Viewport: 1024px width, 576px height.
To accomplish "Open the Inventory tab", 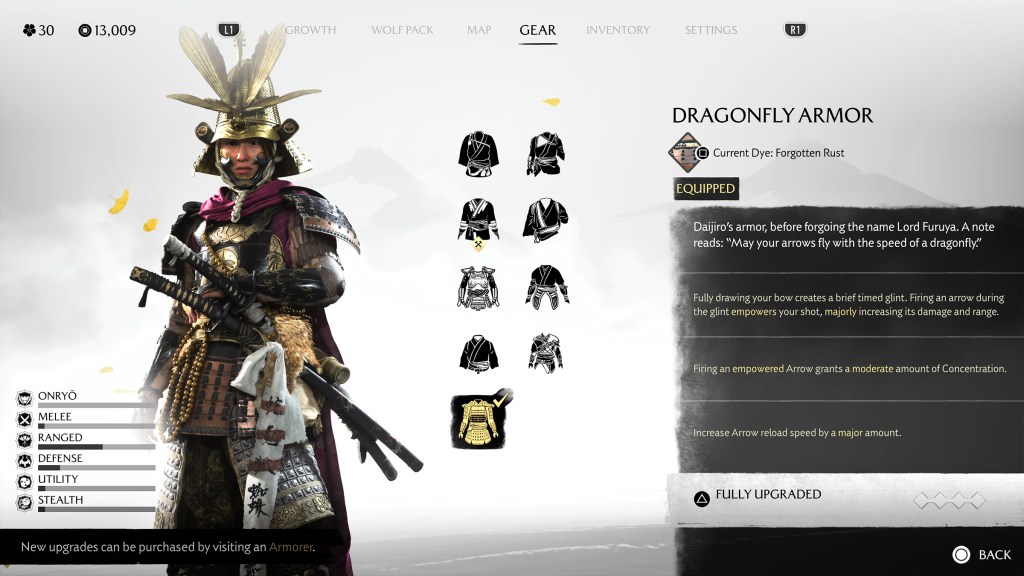I will pyautogui.click(x=618, y=30).
